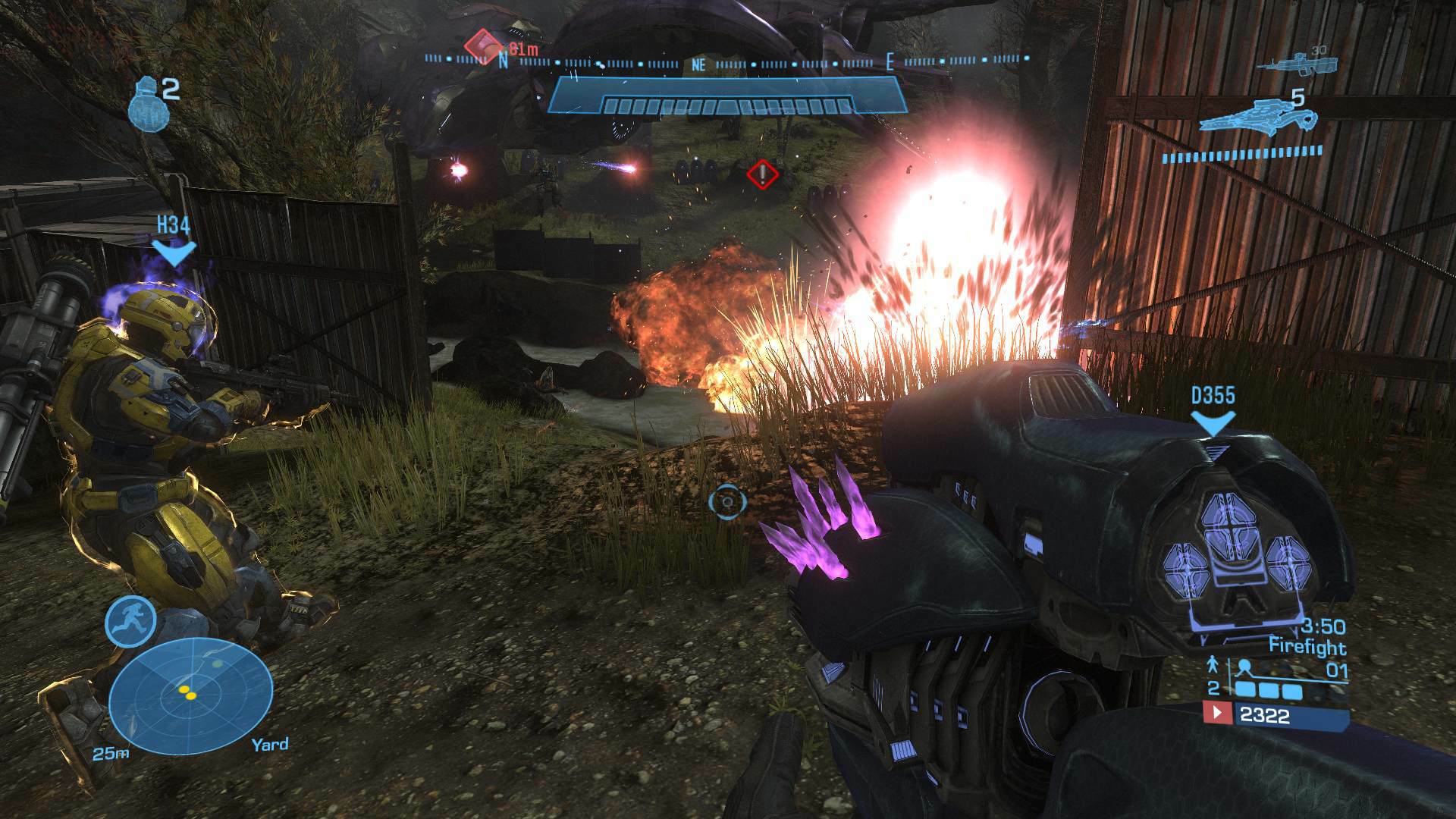Viewport: 1456px width, 819px height.
Task: Select the Firefight mode label
Action: coord(1308,647)
